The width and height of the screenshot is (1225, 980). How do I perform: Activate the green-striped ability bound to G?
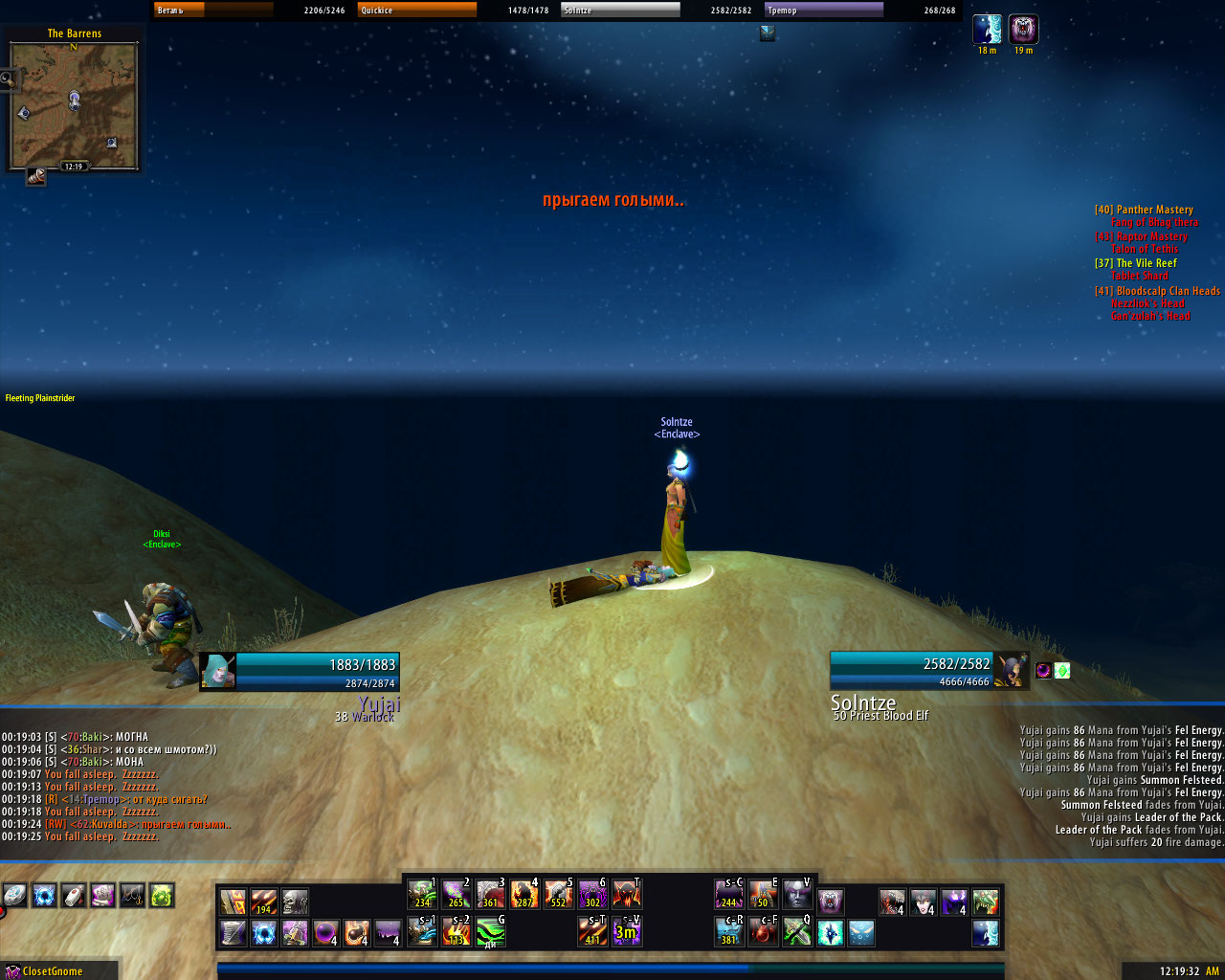coord(490,931)
